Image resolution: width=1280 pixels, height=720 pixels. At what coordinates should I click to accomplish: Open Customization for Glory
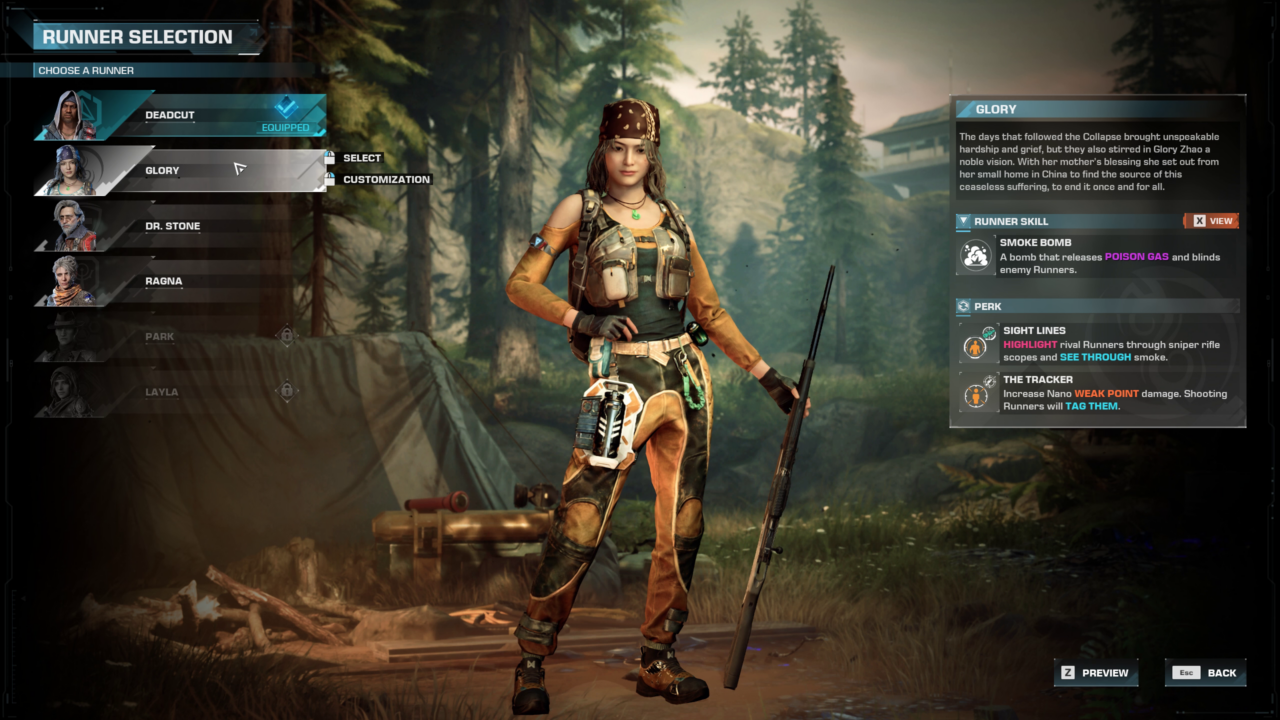pos(385,180)
